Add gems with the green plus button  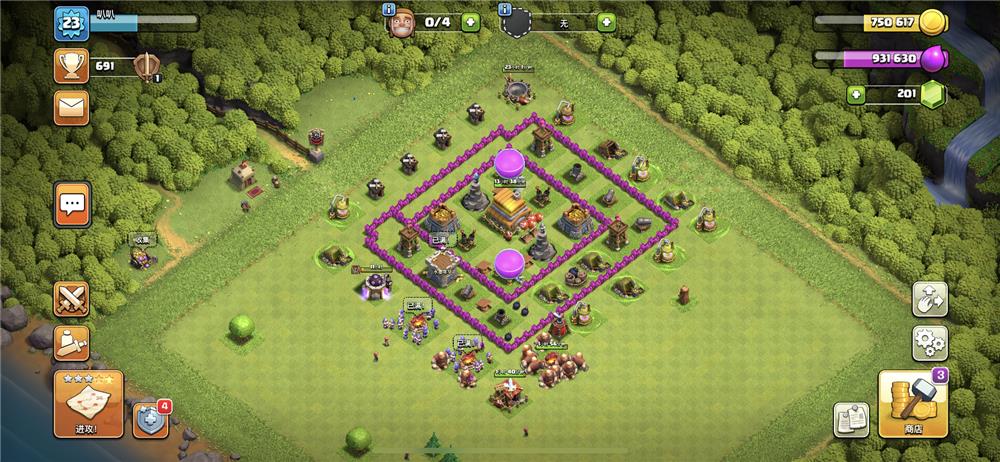point(855,95)
